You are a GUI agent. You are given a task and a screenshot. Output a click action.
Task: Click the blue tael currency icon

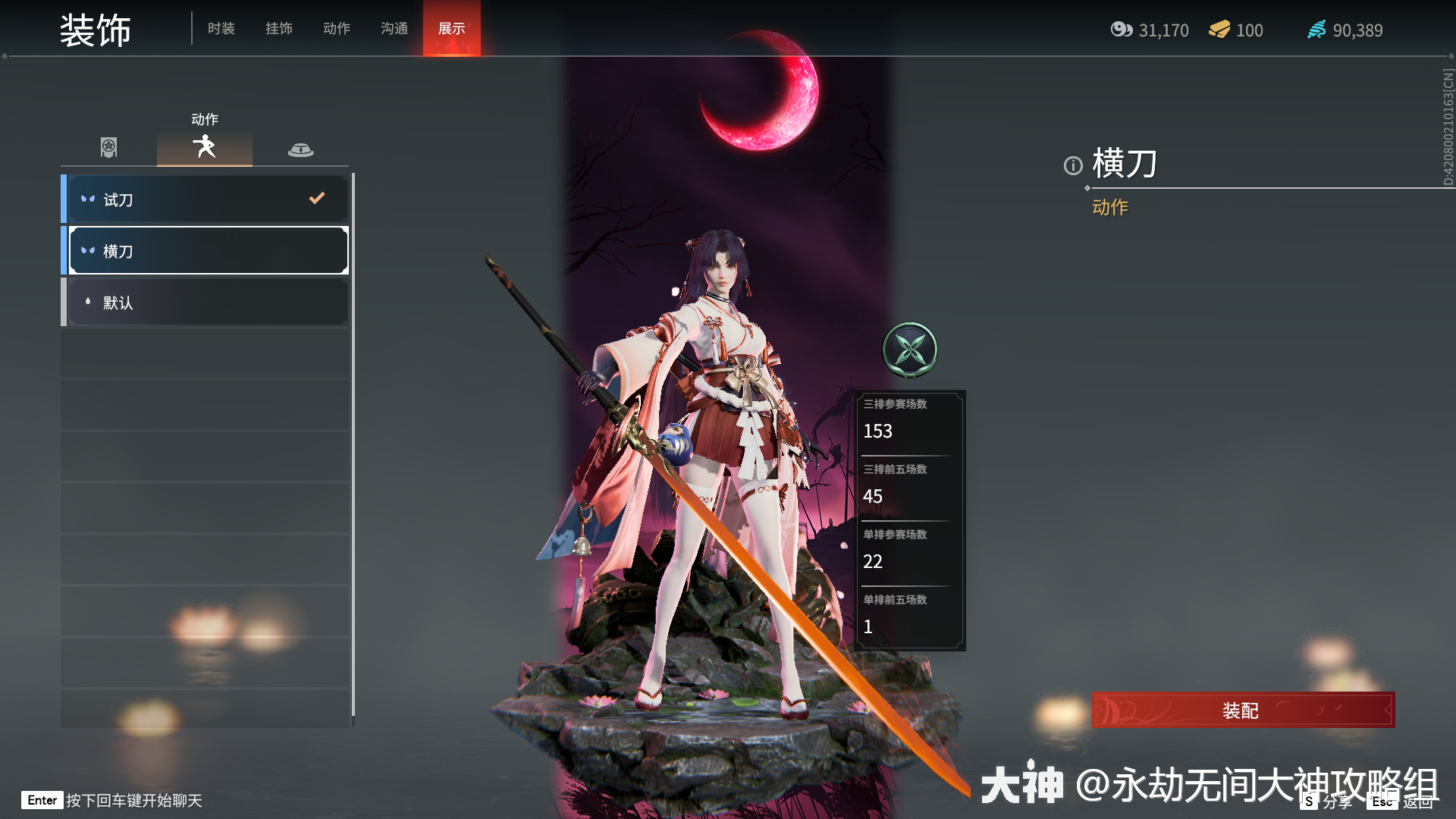click(1317, 30)
